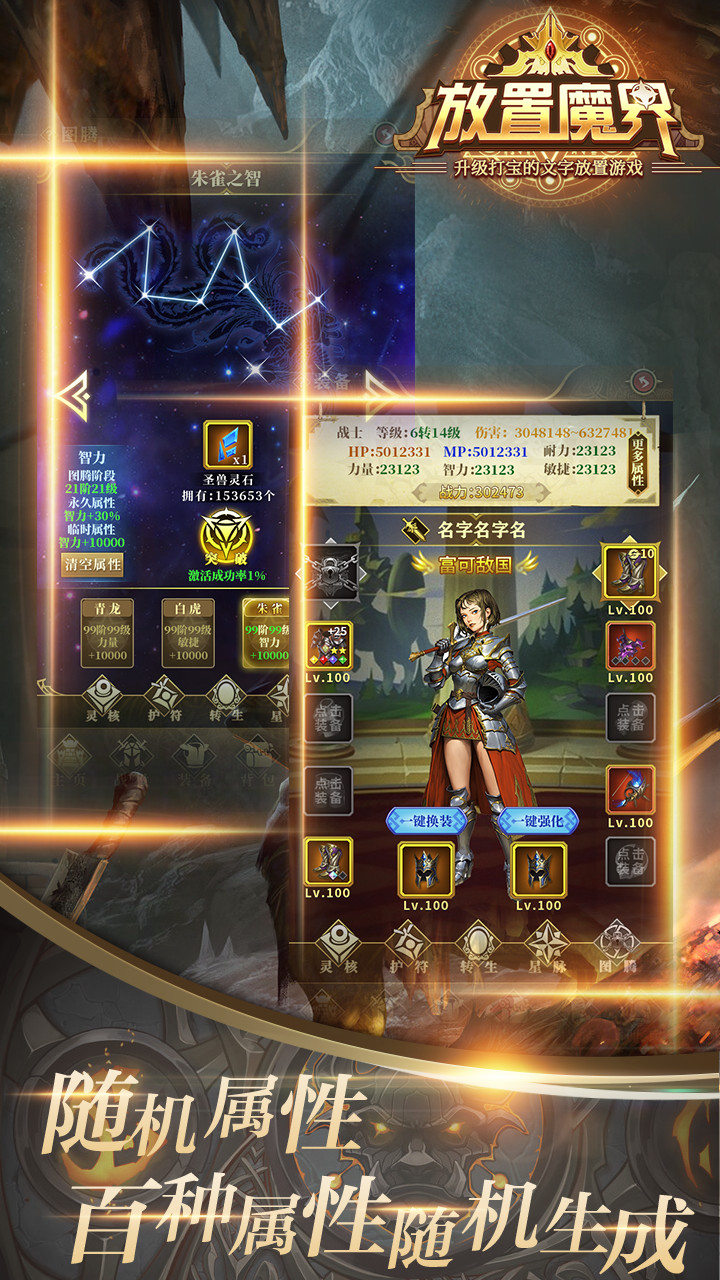Screen dimensions: 720x1280
Task: Tap the 一键换装 quick-equip button
Action: coord(420,820)
